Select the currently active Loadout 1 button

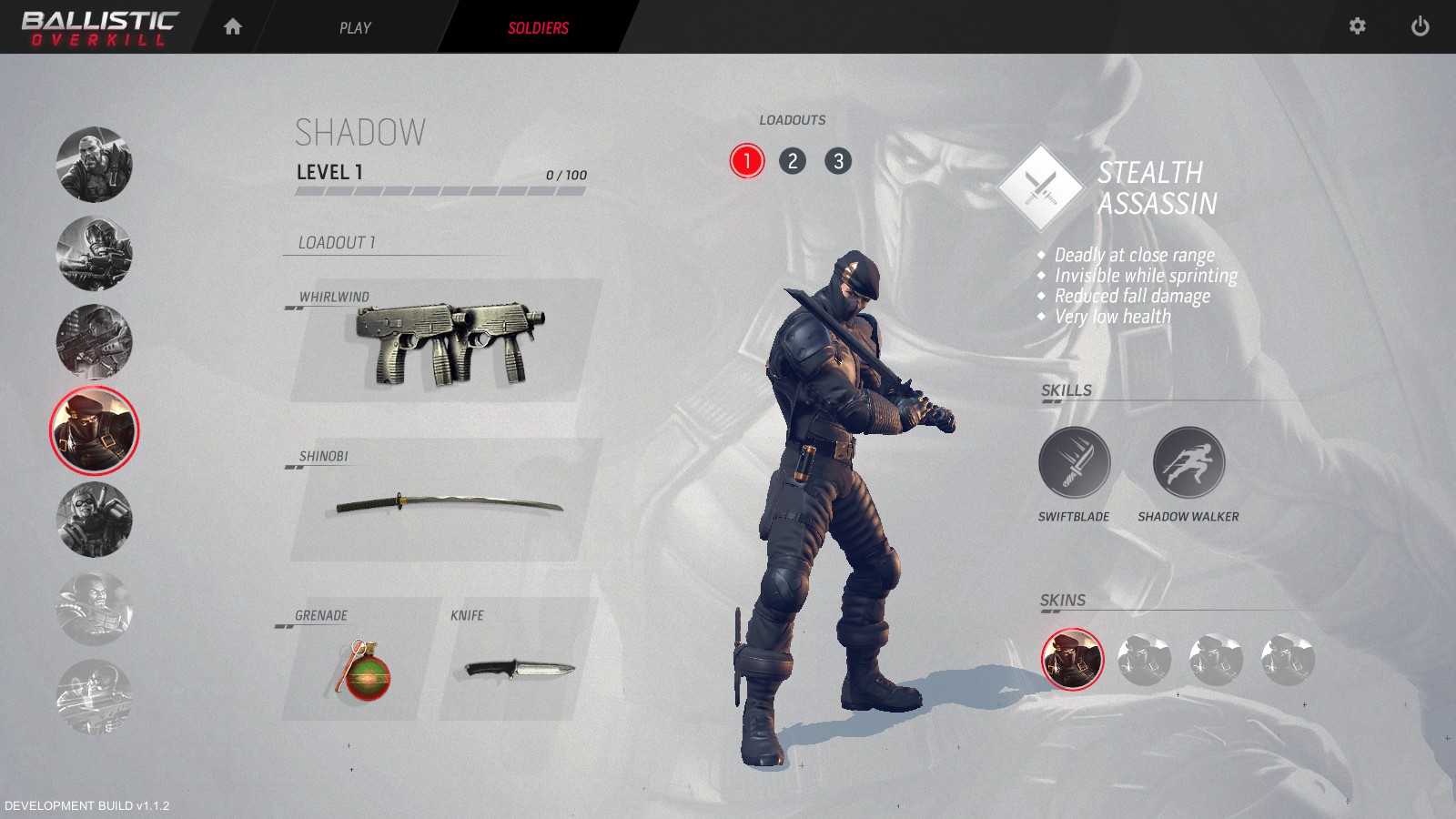pos(746,161)
